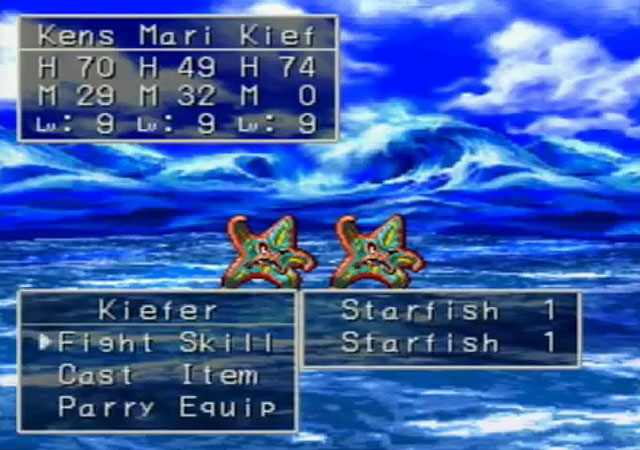Choose Cast to use a spell
Image resolution: width=640 pixels, height=450 pixels.
[x=95, y=376]
